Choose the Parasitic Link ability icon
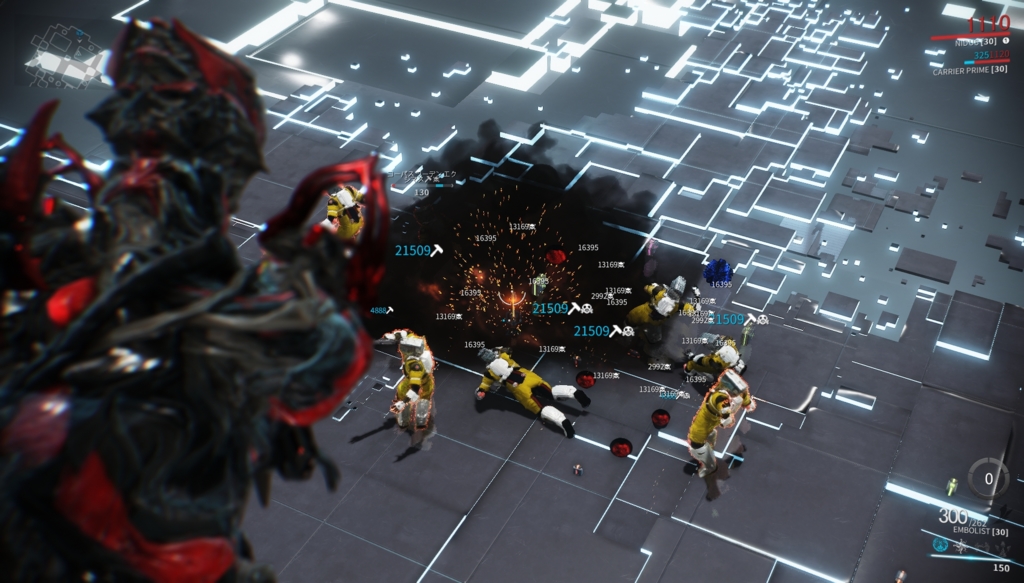 click(982, 546)
